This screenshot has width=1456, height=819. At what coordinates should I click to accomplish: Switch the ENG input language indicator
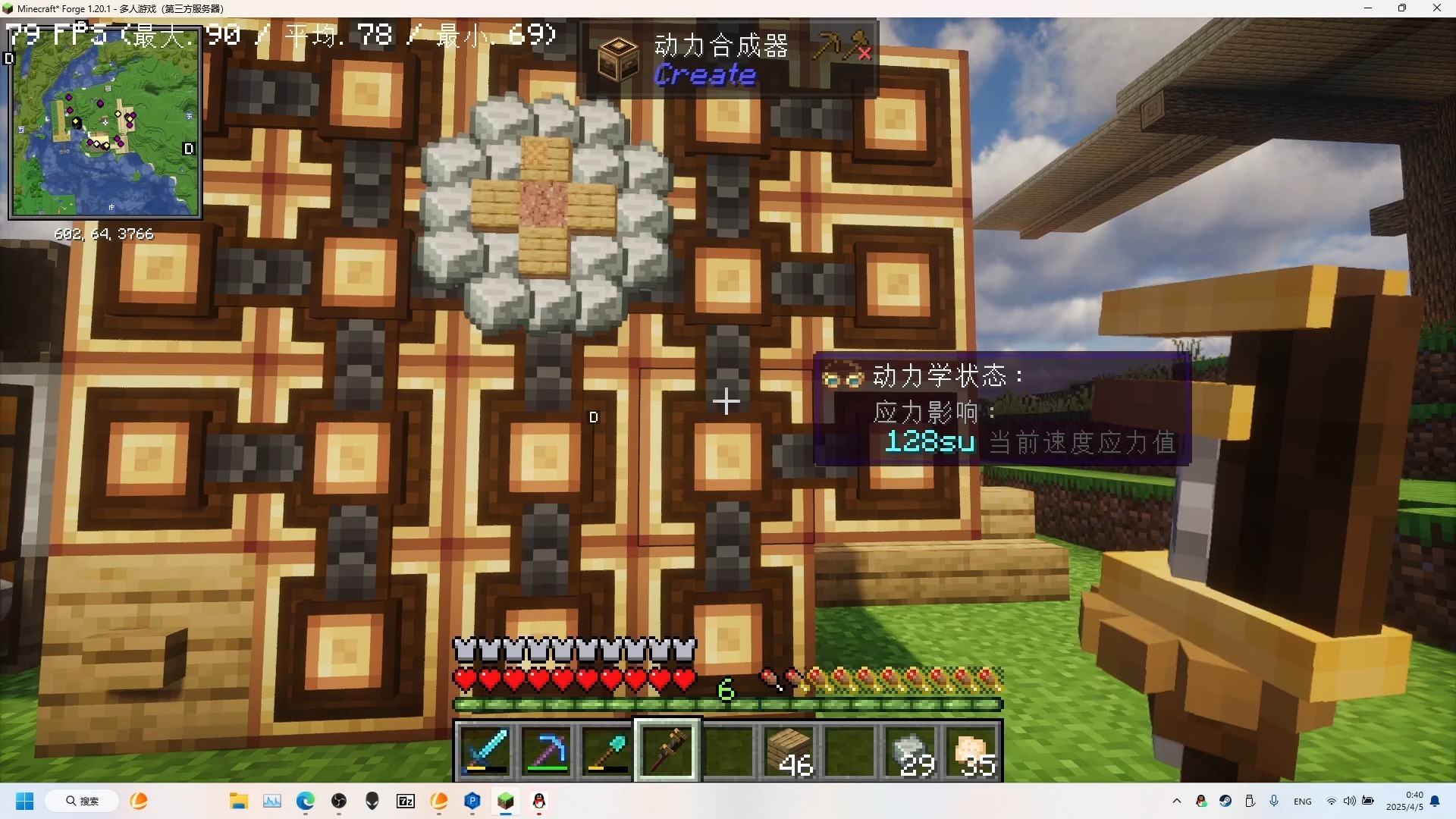[1302, 801]
